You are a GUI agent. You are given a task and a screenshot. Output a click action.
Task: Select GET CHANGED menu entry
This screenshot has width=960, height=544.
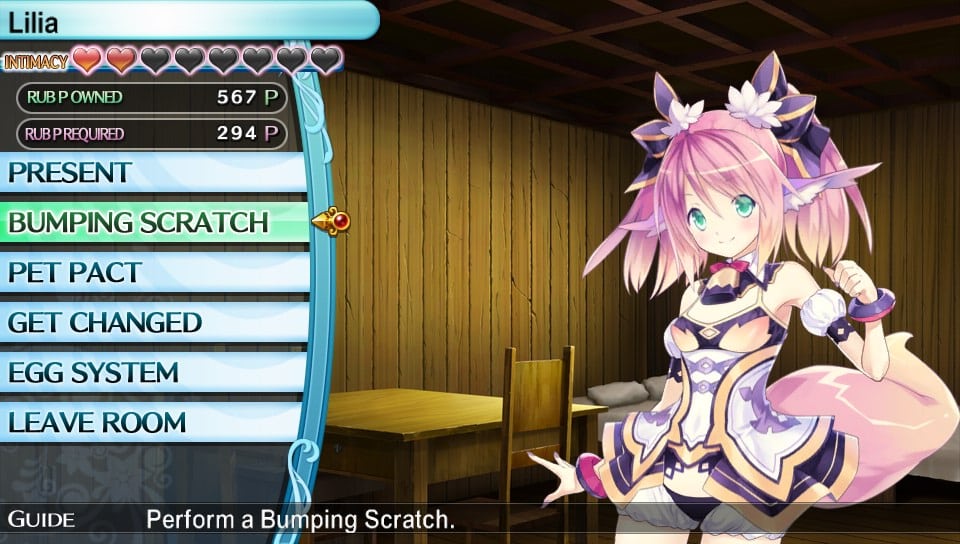pyautogui.click(x=150, y=322)
